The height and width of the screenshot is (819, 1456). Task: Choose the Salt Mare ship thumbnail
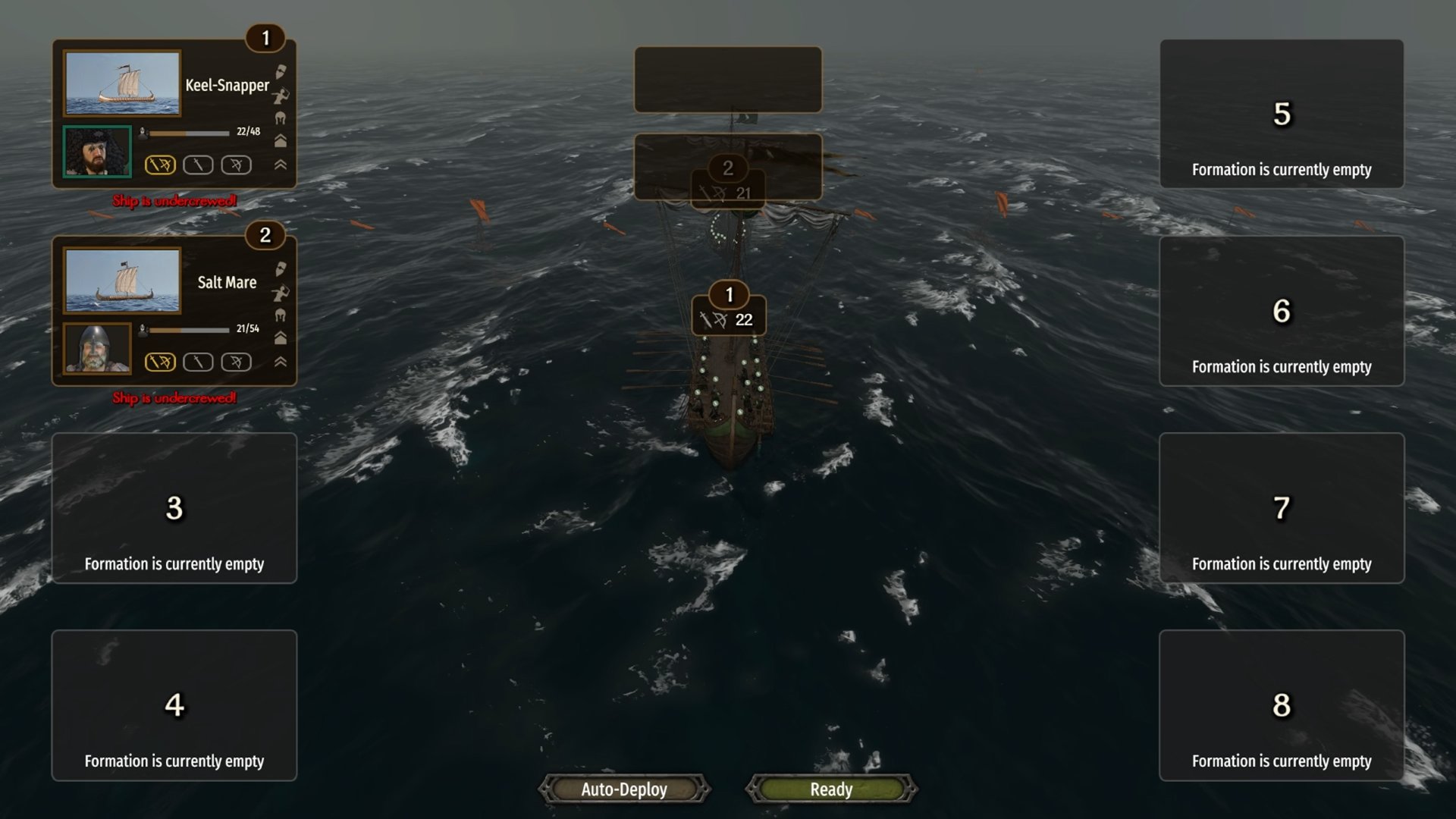[x=122, y=281]
